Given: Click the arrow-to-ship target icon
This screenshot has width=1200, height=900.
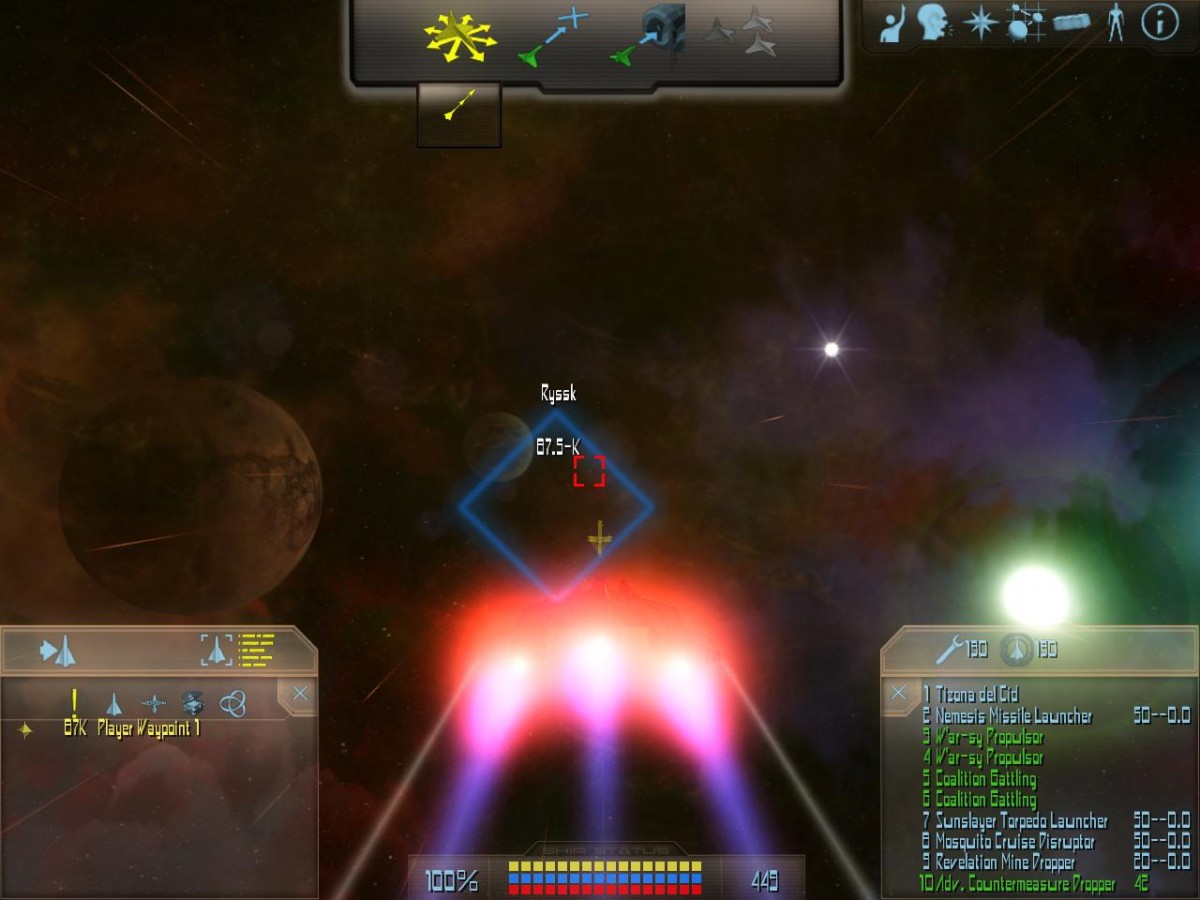Looking at the screenshot, I should pyautogui.click(x=58, y=651).
